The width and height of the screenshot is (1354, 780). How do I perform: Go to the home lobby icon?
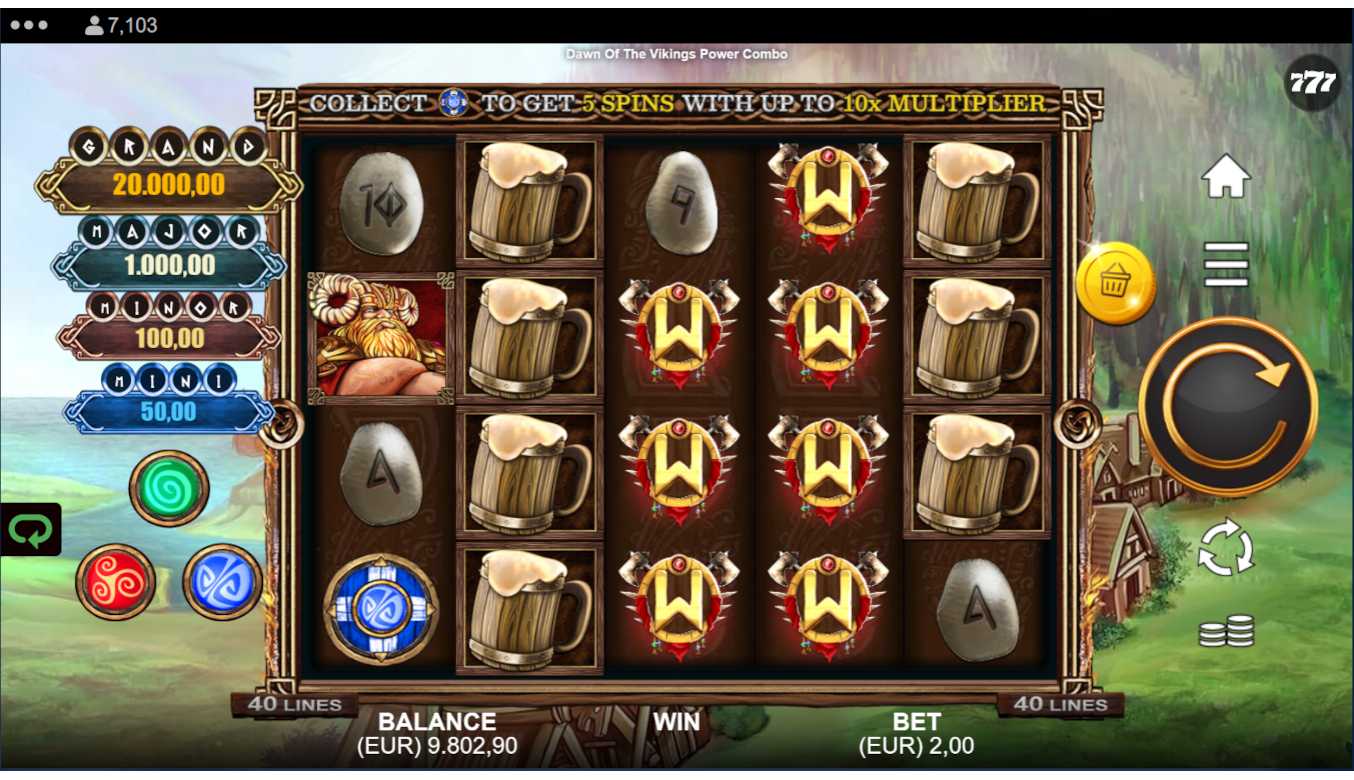(x=1226, y=177)
